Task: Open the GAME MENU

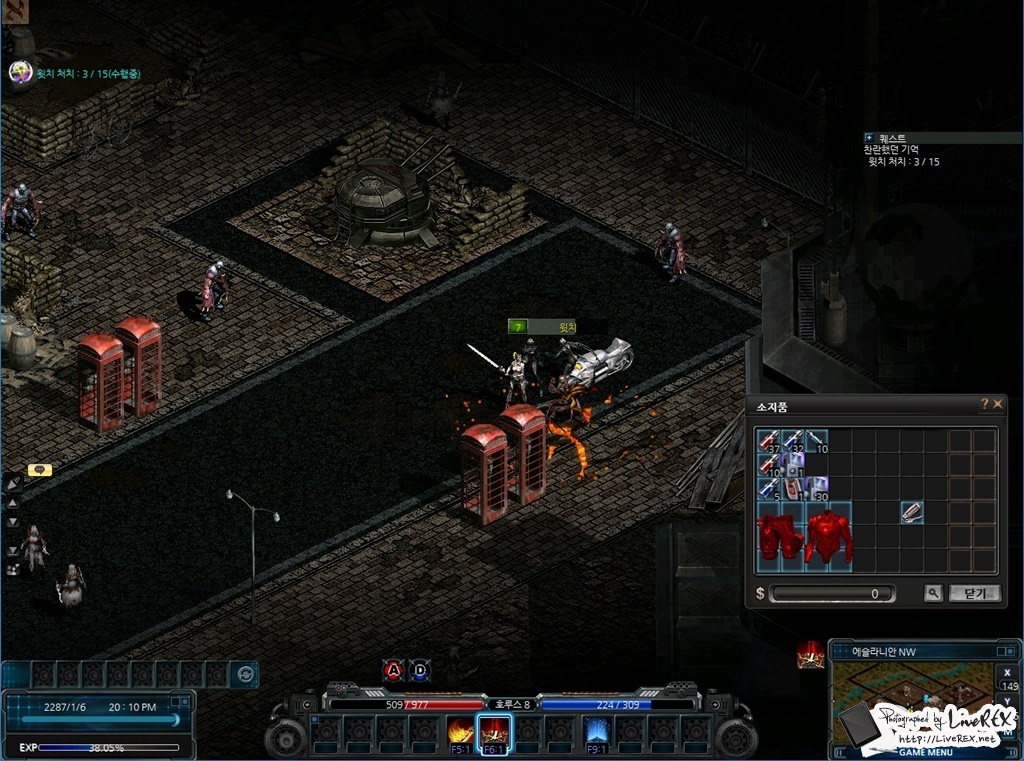Action: coord(925,752)
